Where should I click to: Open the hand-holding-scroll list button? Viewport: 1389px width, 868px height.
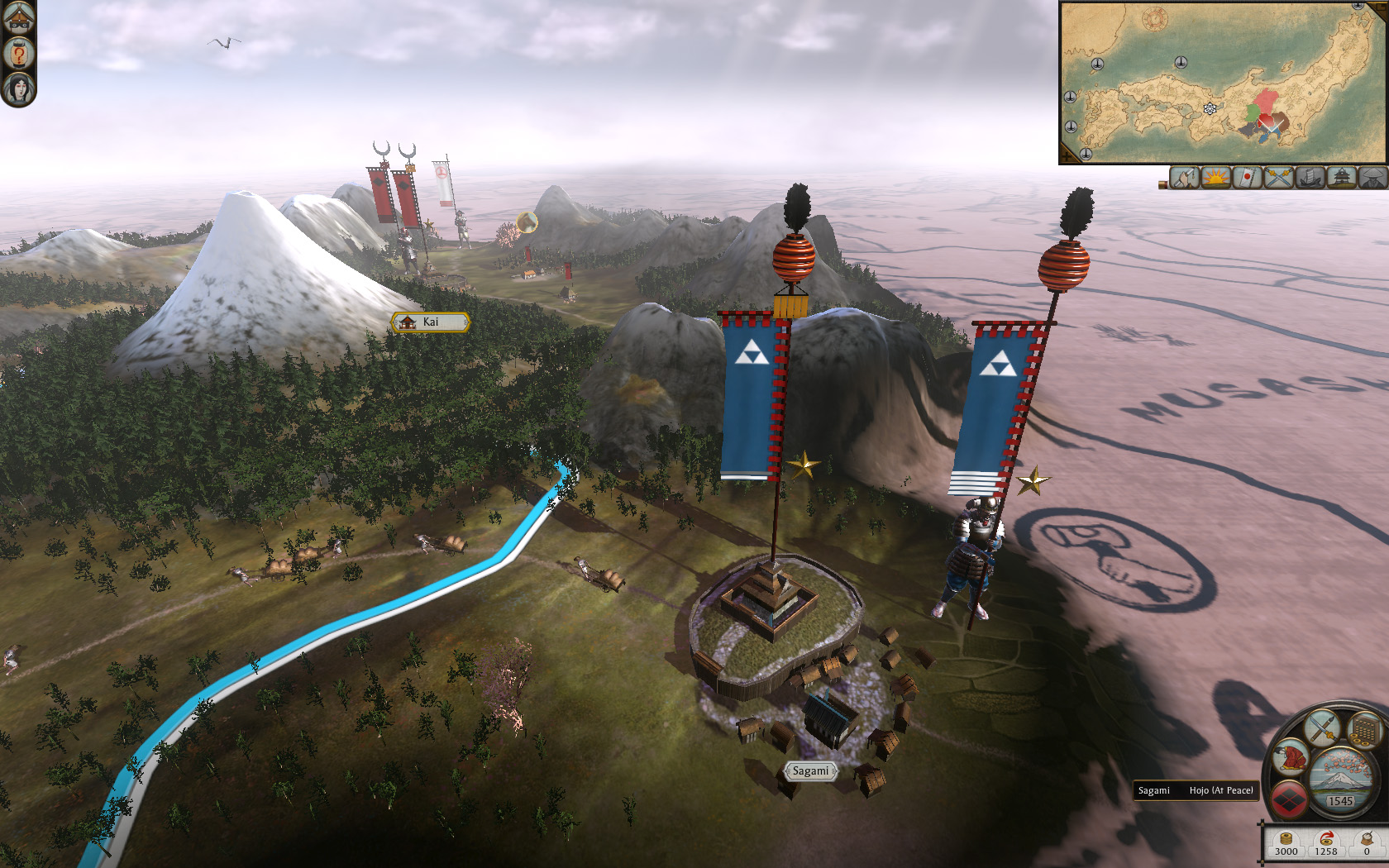1184,178
